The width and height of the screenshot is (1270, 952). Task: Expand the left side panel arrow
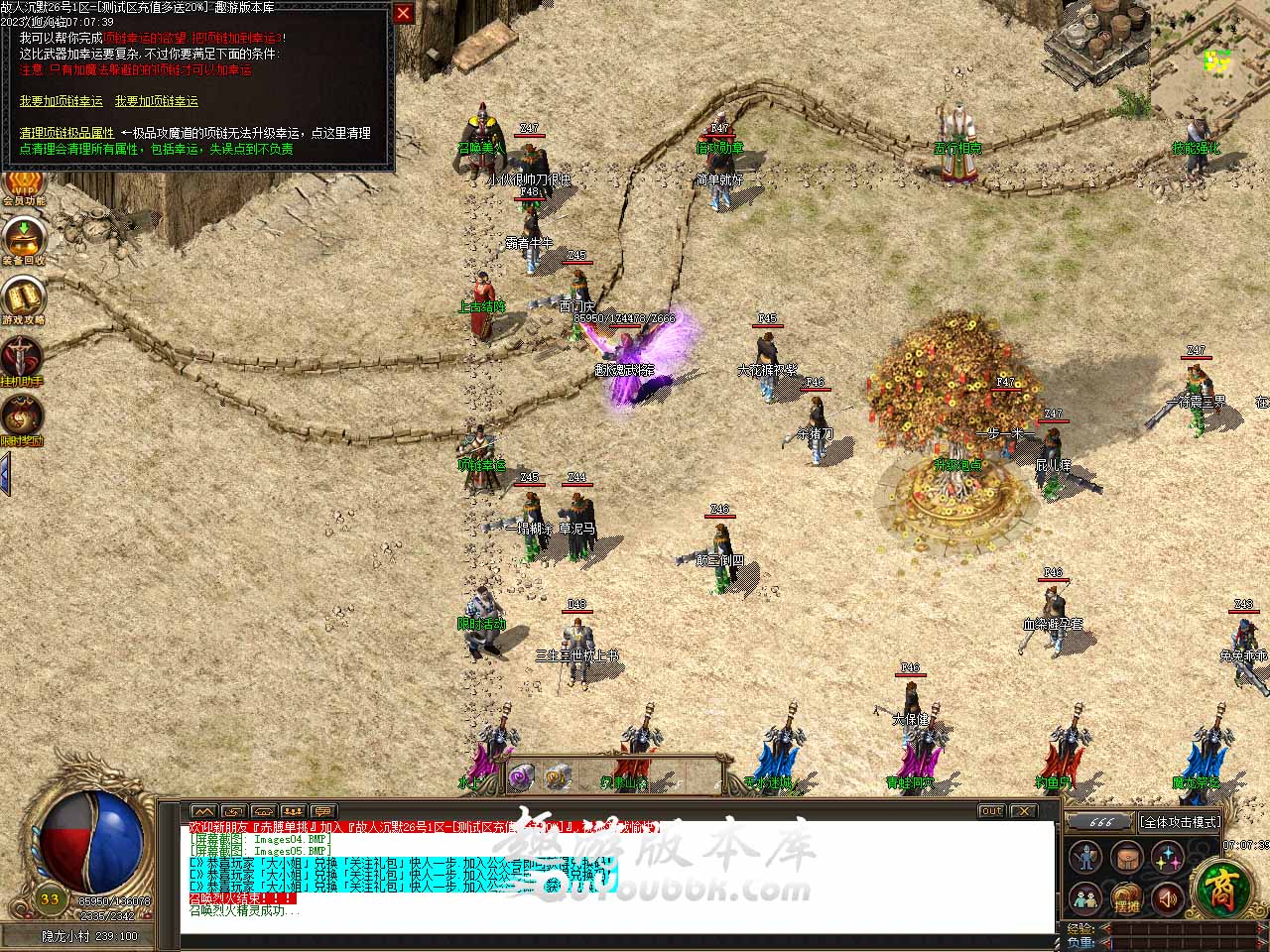tap(5, 473)
